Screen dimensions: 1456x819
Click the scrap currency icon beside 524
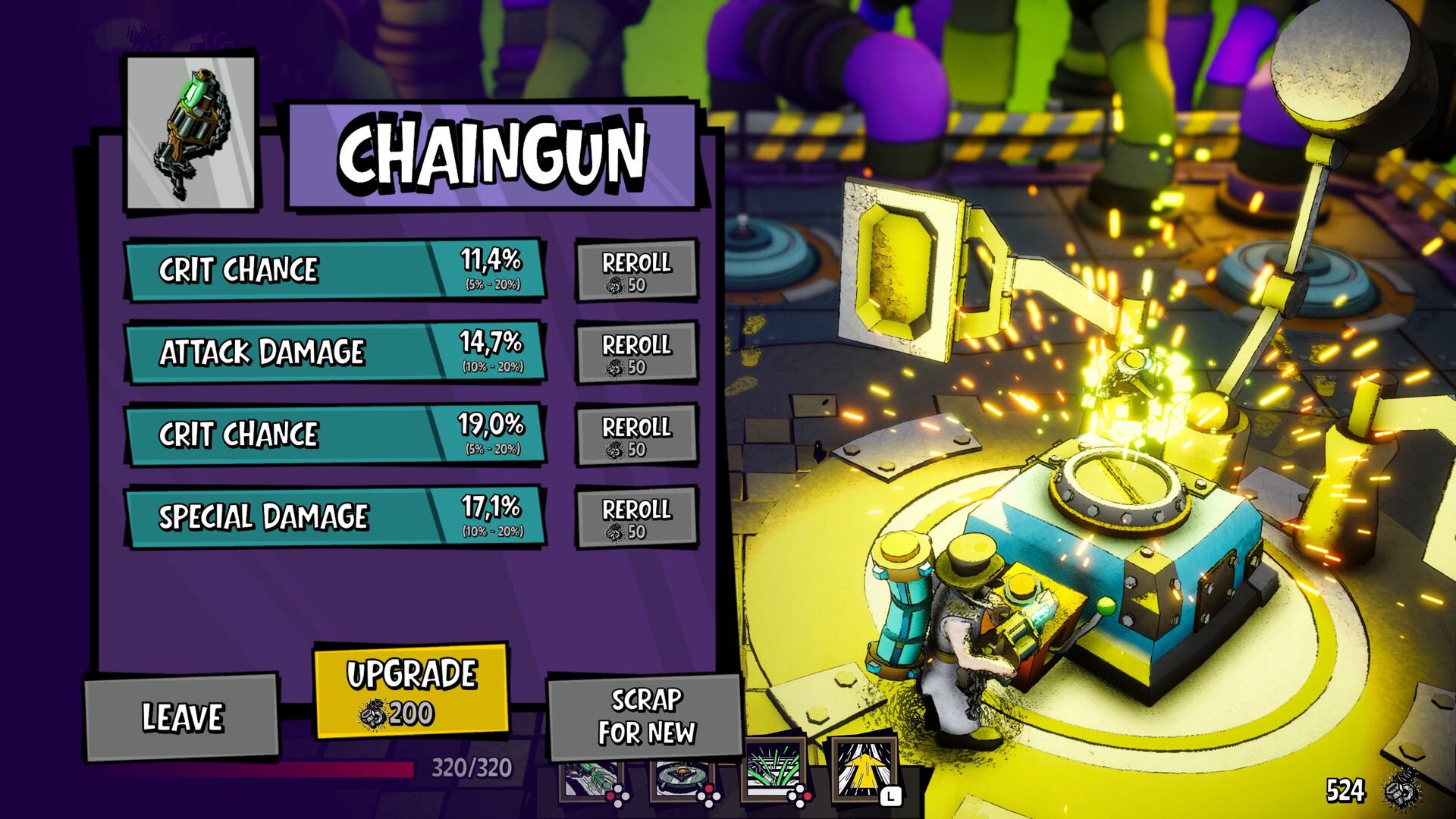(1401, 789)
